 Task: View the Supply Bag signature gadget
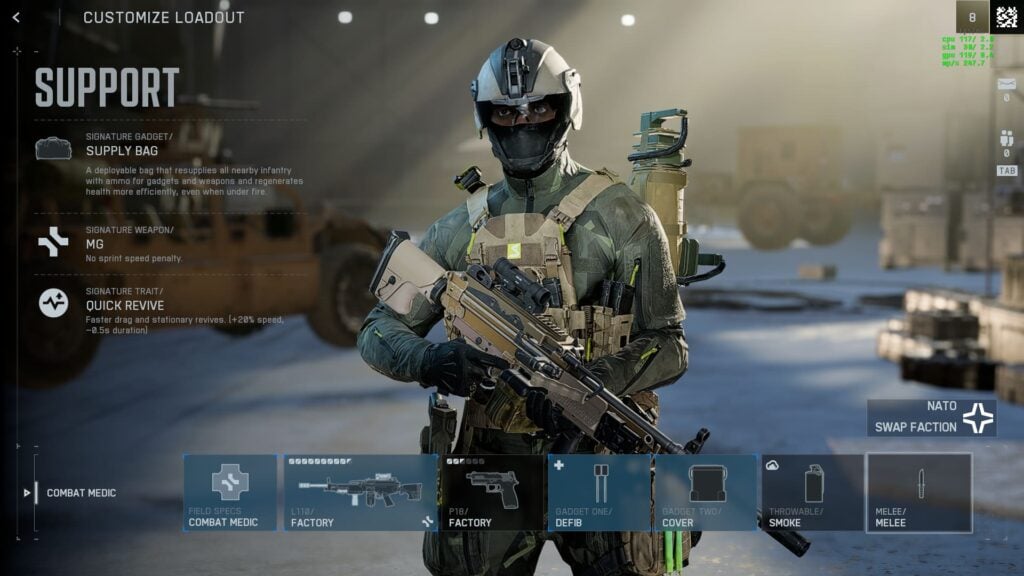122,150
